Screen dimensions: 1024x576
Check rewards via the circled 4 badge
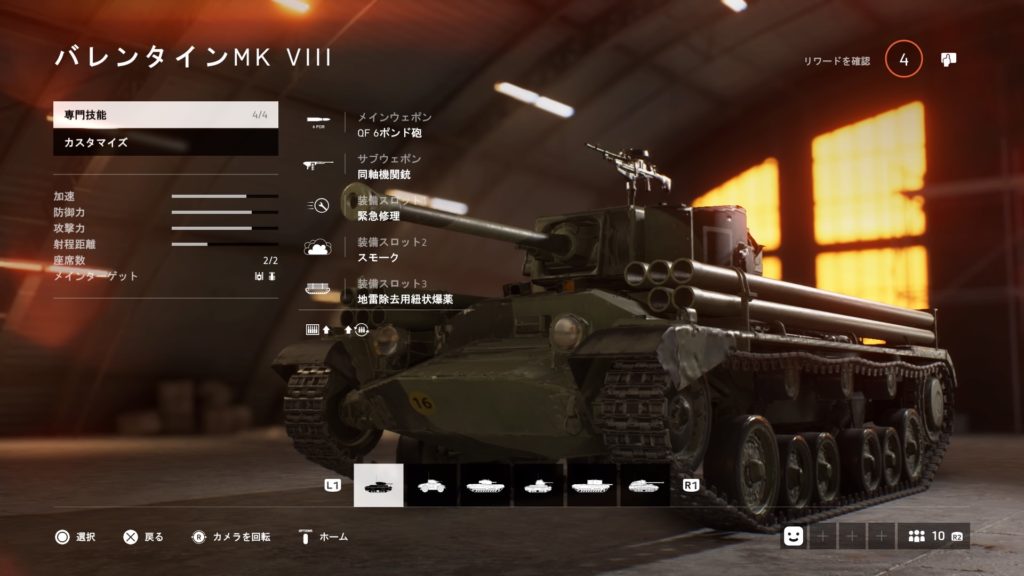(x=904, y=60)
